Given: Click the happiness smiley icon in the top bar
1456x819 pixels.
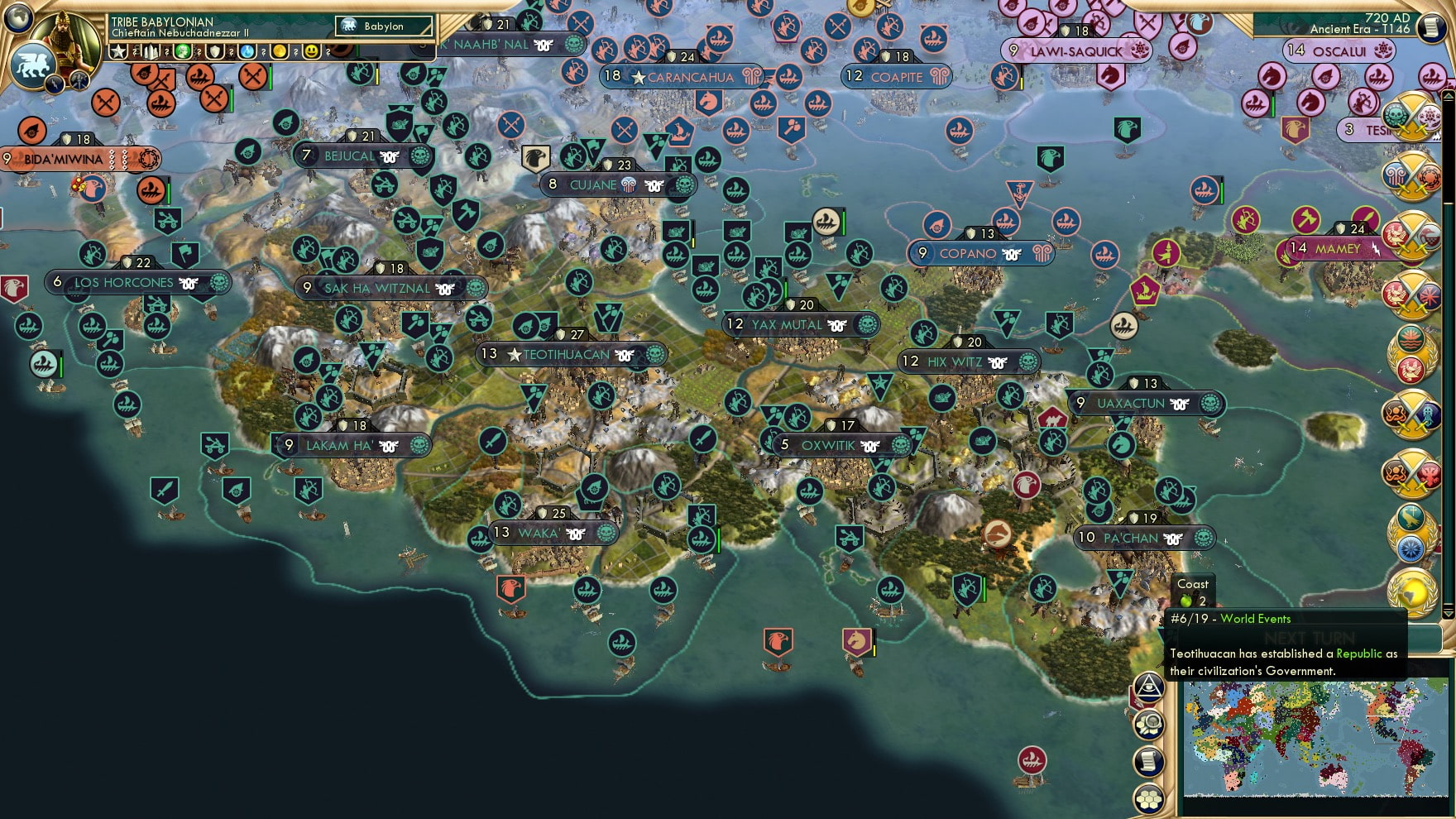Looking at the screenshot, I should [309, 51].
